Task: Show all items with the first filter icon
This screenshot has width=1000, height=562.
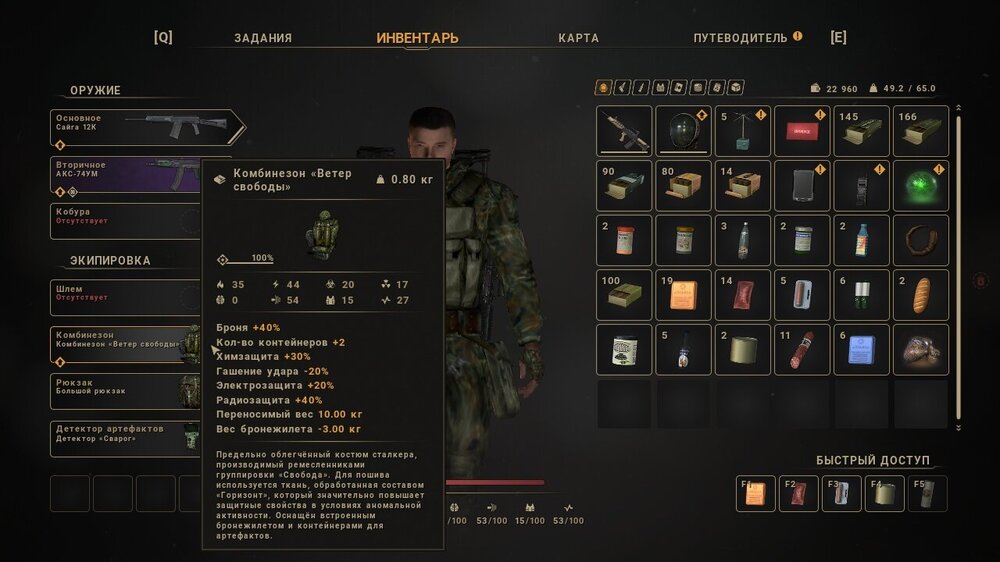Action: [603, 88]
